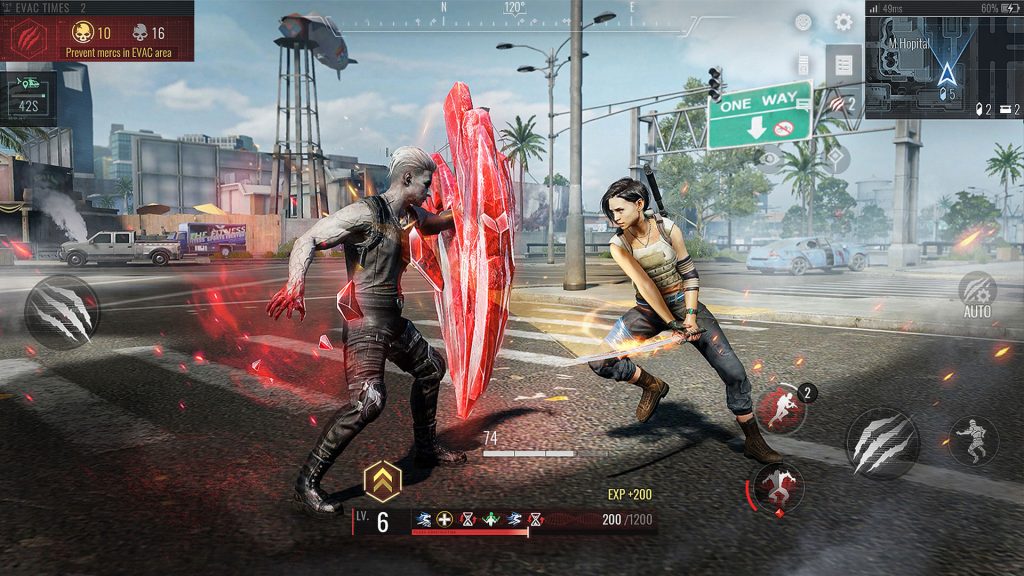1024x576 pixels.
Task: Tap the claw counter showing 2
Action: tap(840, 102)
